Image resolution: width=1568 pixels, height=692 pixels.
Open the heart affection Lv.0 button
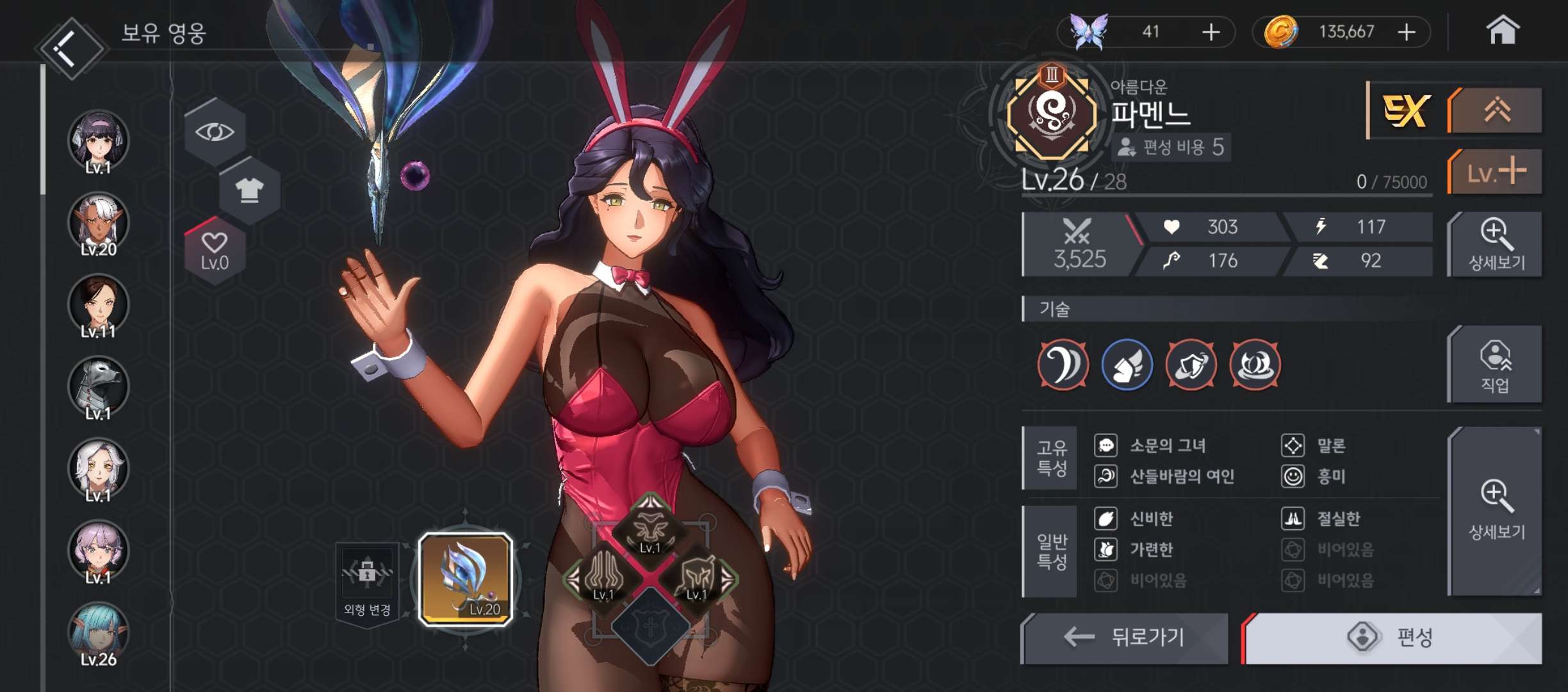click(215, 250)
